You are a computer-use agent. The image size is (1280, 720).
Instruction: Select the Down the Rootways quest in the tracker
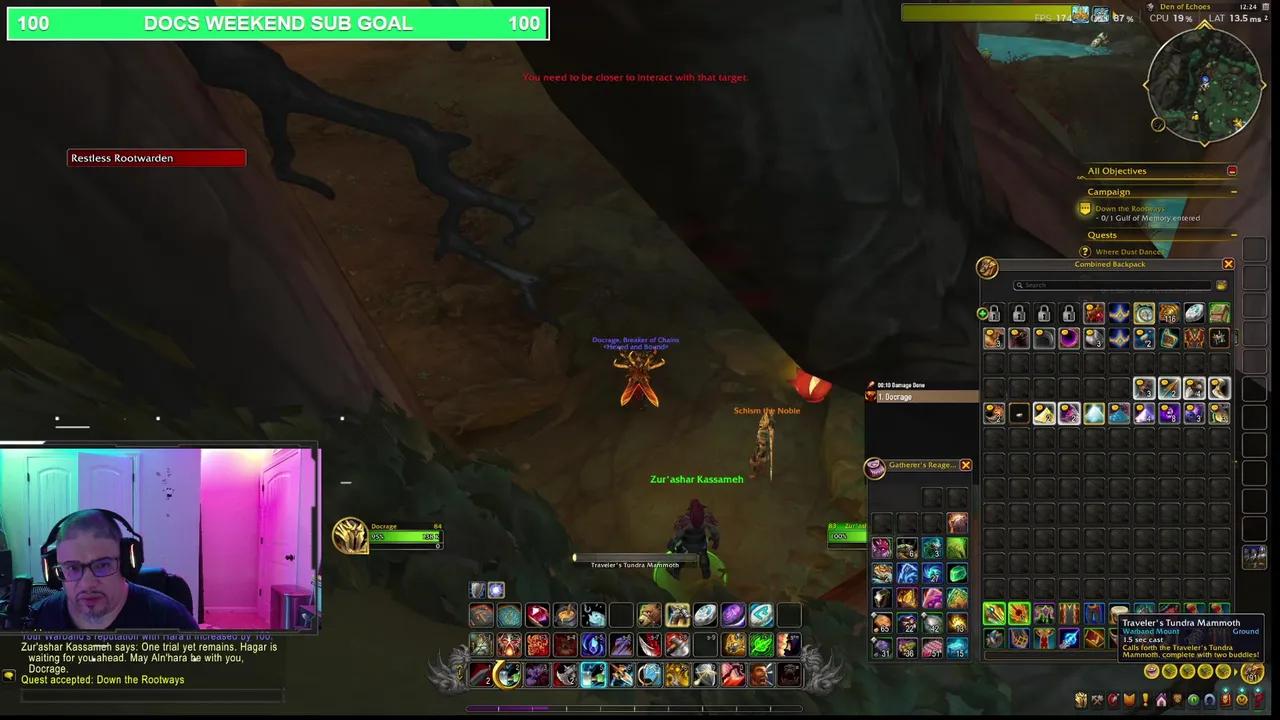point(1128,208)
